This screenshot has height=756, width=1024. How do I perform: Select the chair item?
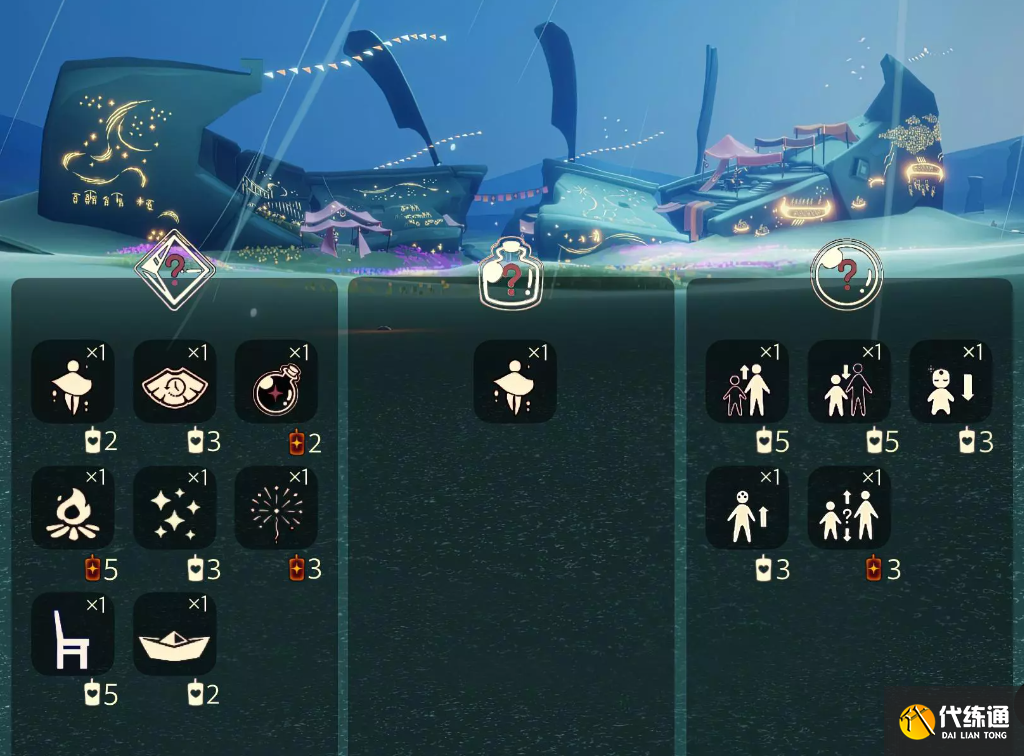point(73,634)
